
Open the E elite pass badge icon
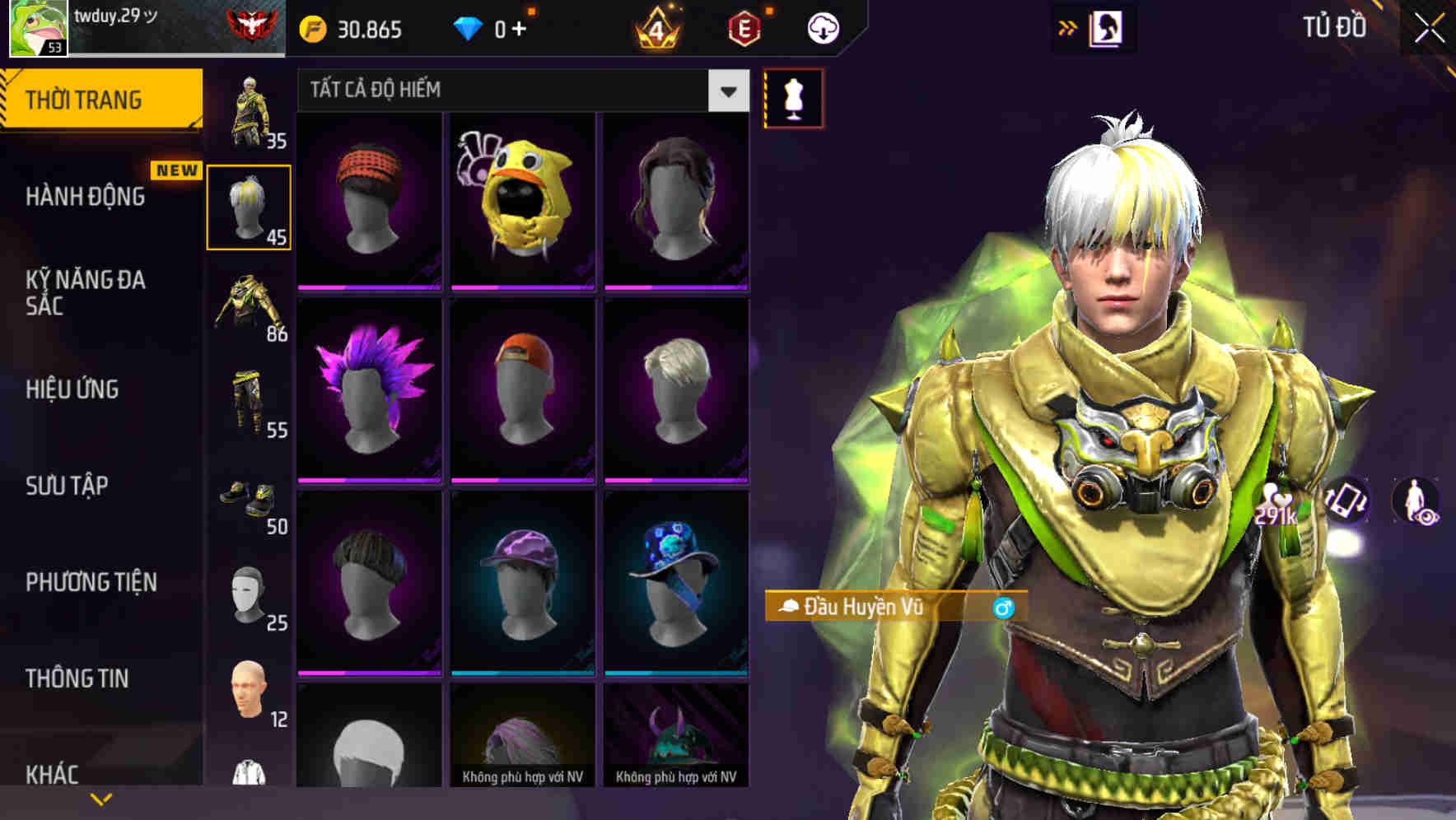click(743, 28)
